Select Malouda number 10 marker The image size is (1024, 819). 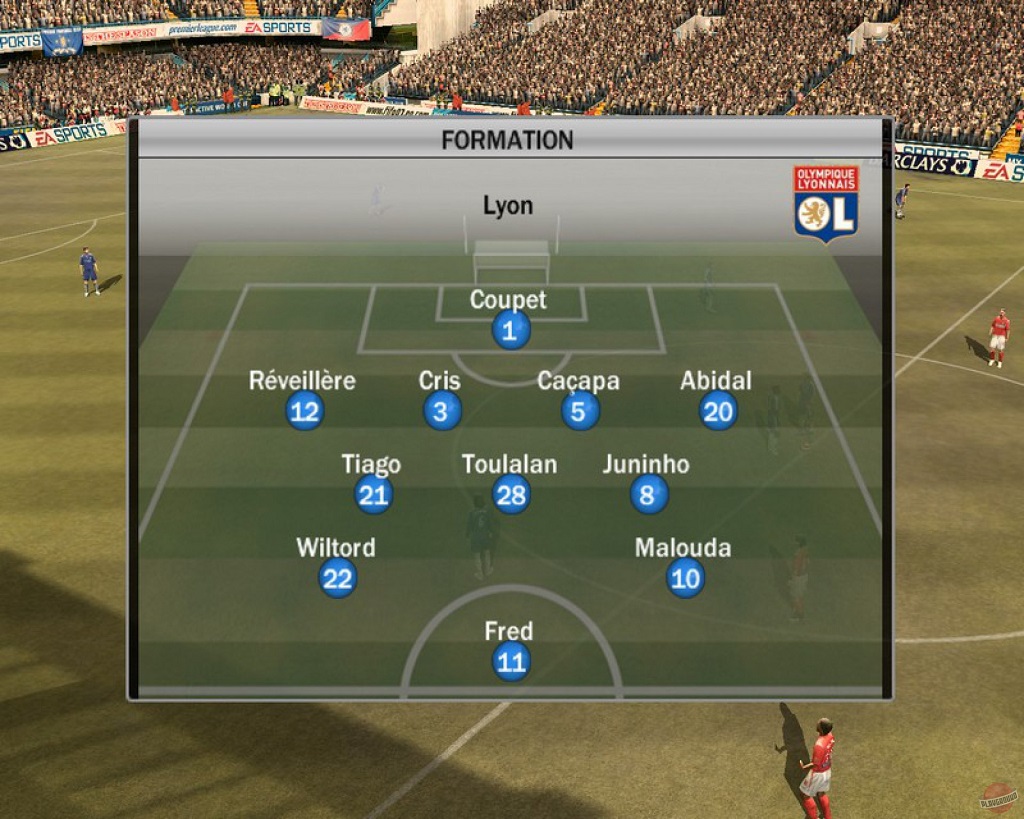pos(685,578)
